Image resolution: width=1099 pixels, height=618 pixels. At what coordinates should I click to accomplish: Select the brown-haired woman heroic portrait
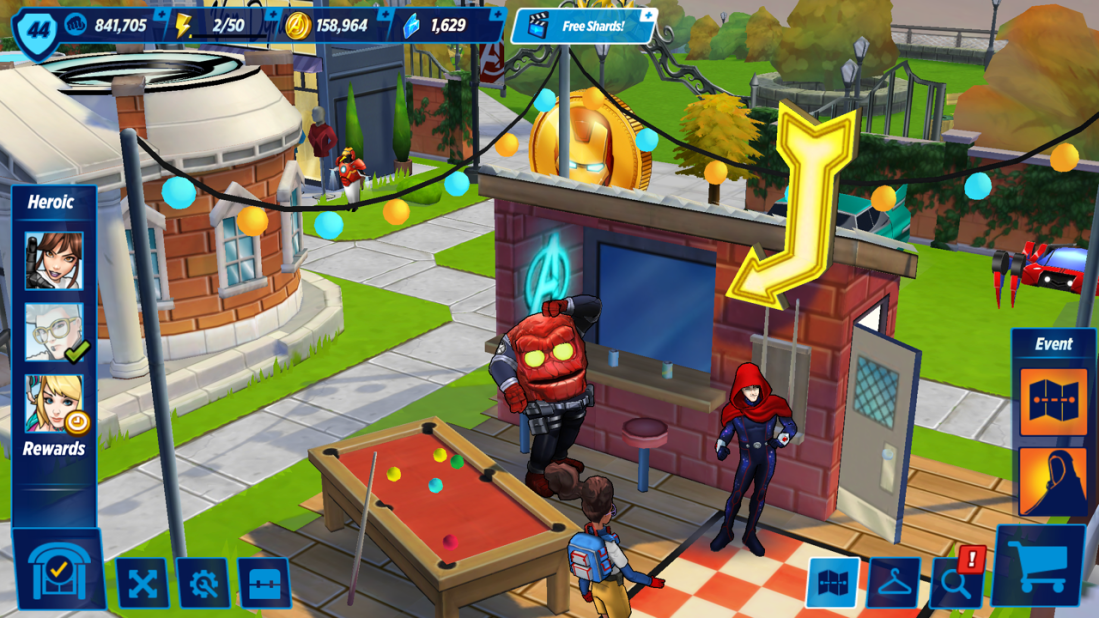click(54, 260)
